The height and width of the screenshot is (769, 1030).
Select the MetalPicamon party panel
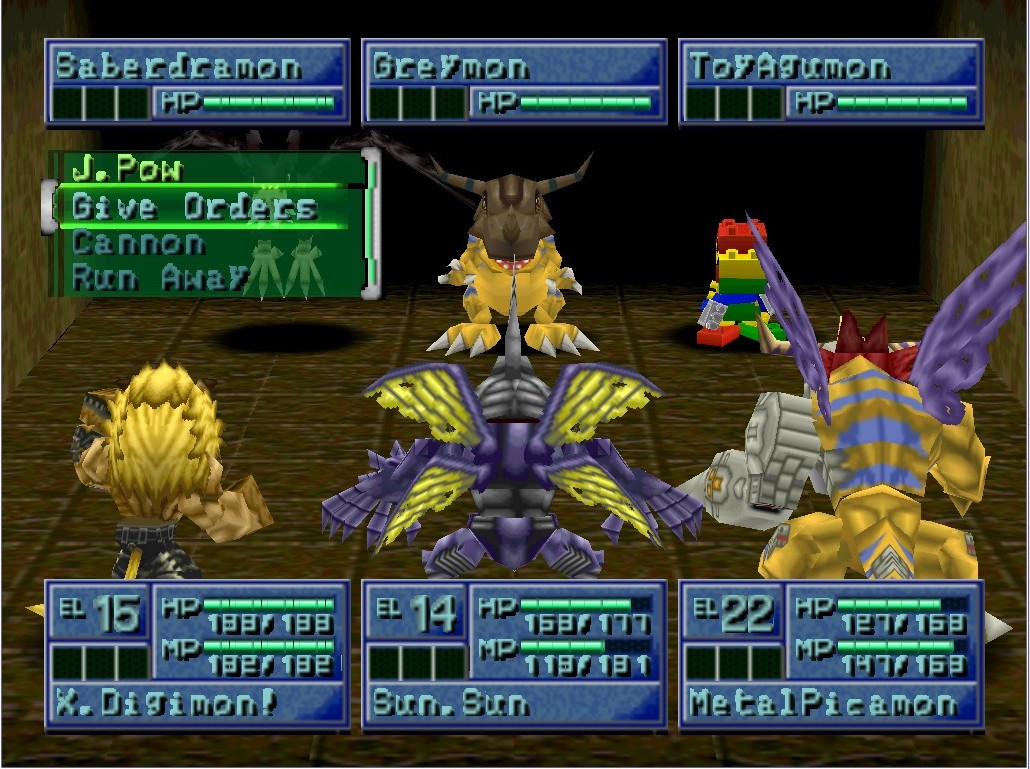tap(831, 655)
